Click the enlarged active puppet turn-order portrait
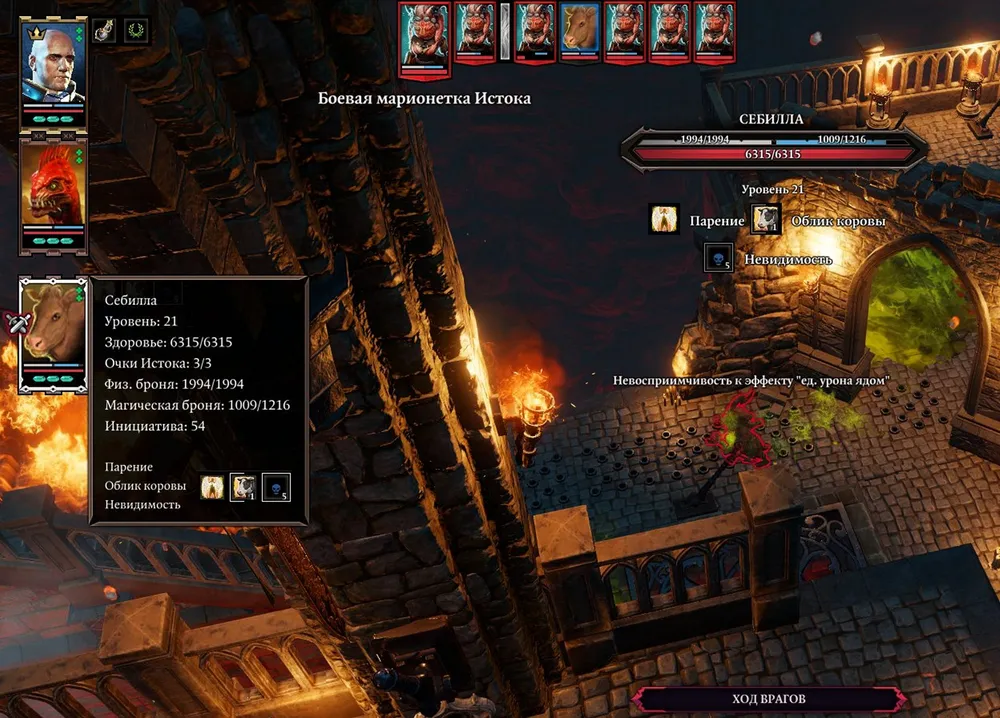Screen dimensions: 1000x718 click(x=421, y=35)
